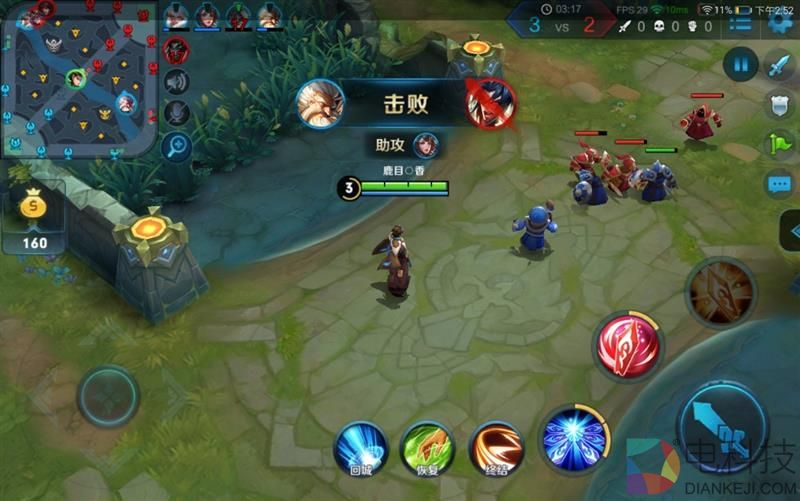Show the scoreboard list
800x501 pixels.
741,23
